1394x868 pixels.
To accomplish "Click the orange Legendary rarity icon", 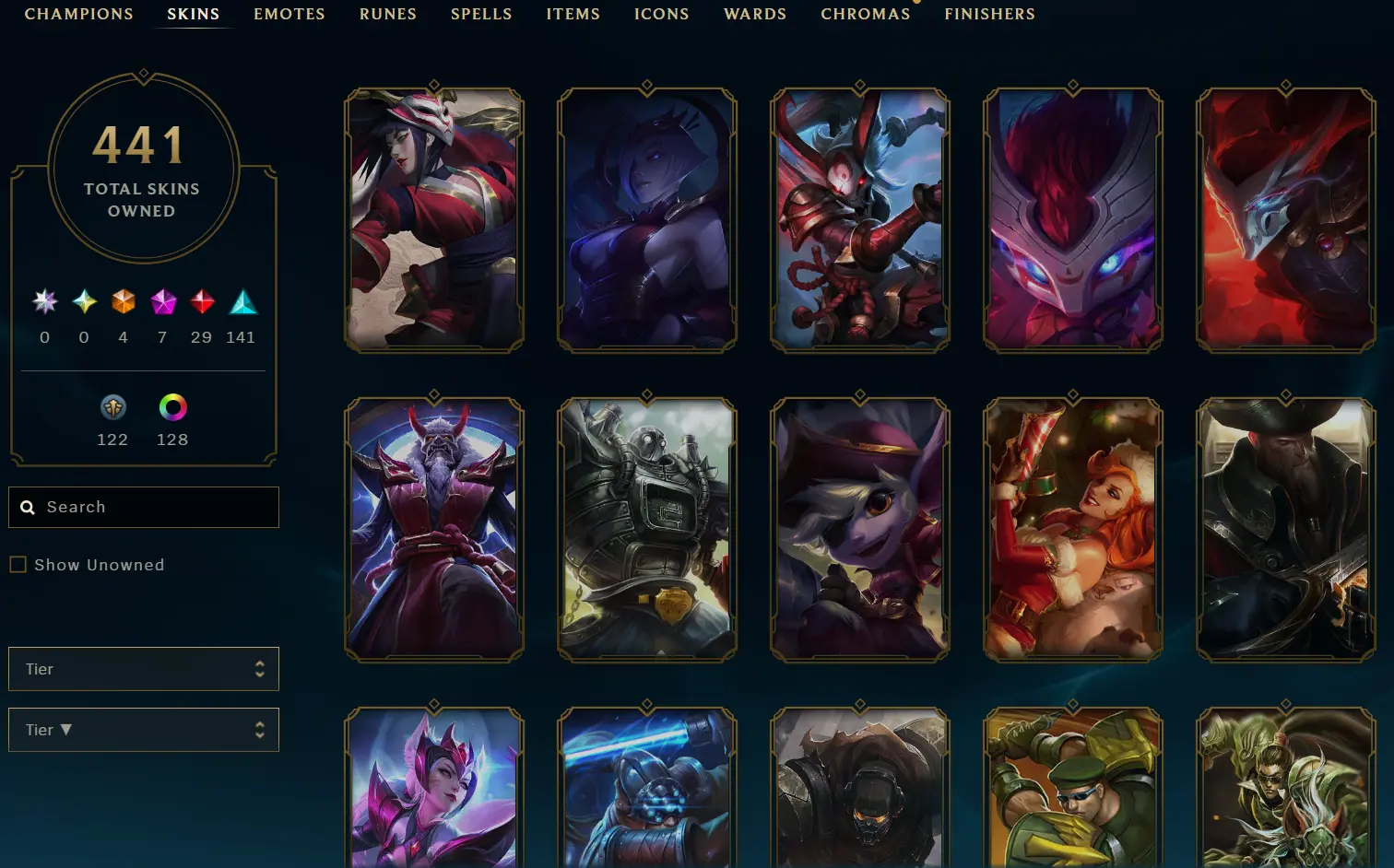I will [x=123, y=301].
